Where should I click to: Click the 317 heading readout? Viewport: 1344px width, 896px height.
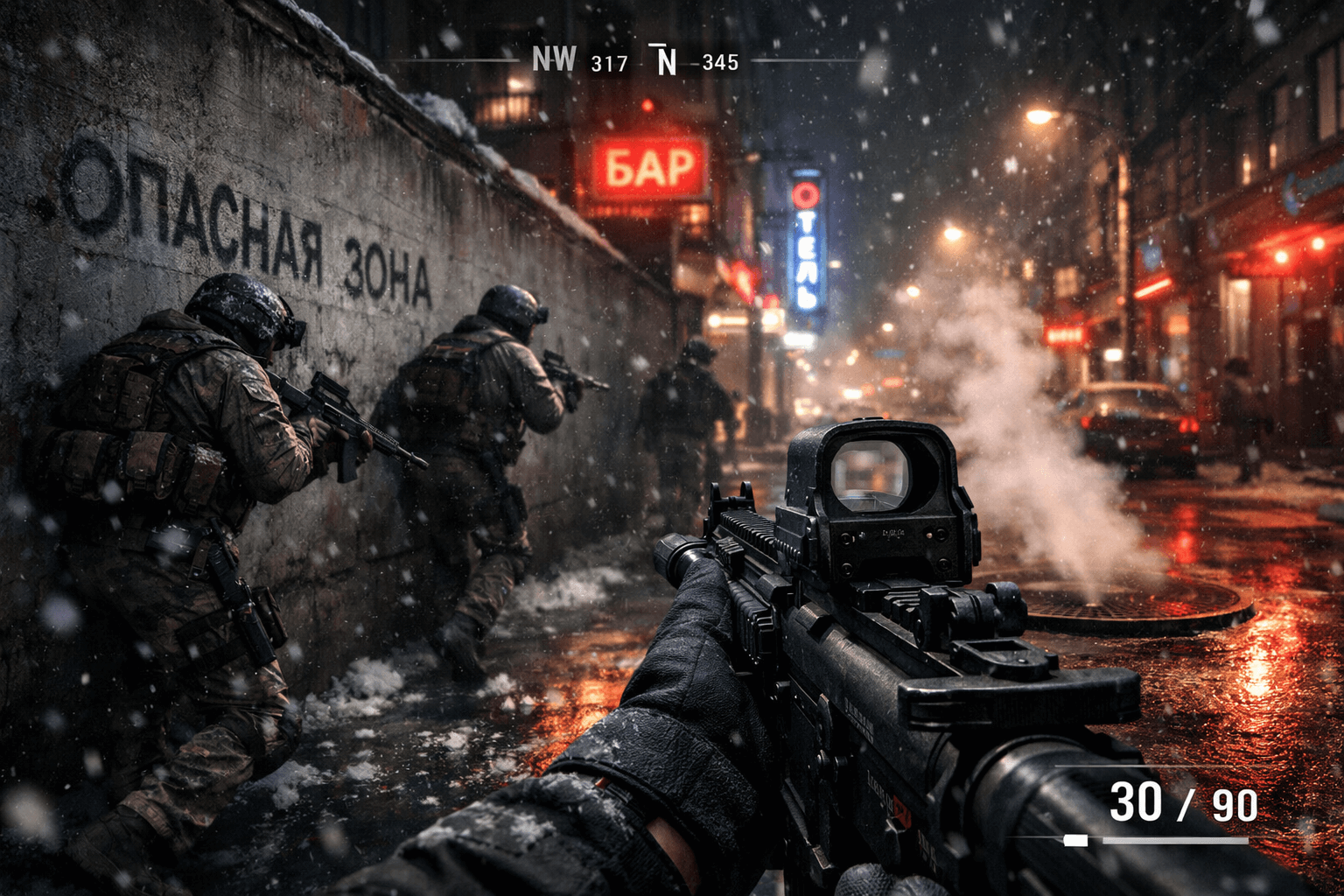coord(608,61)
